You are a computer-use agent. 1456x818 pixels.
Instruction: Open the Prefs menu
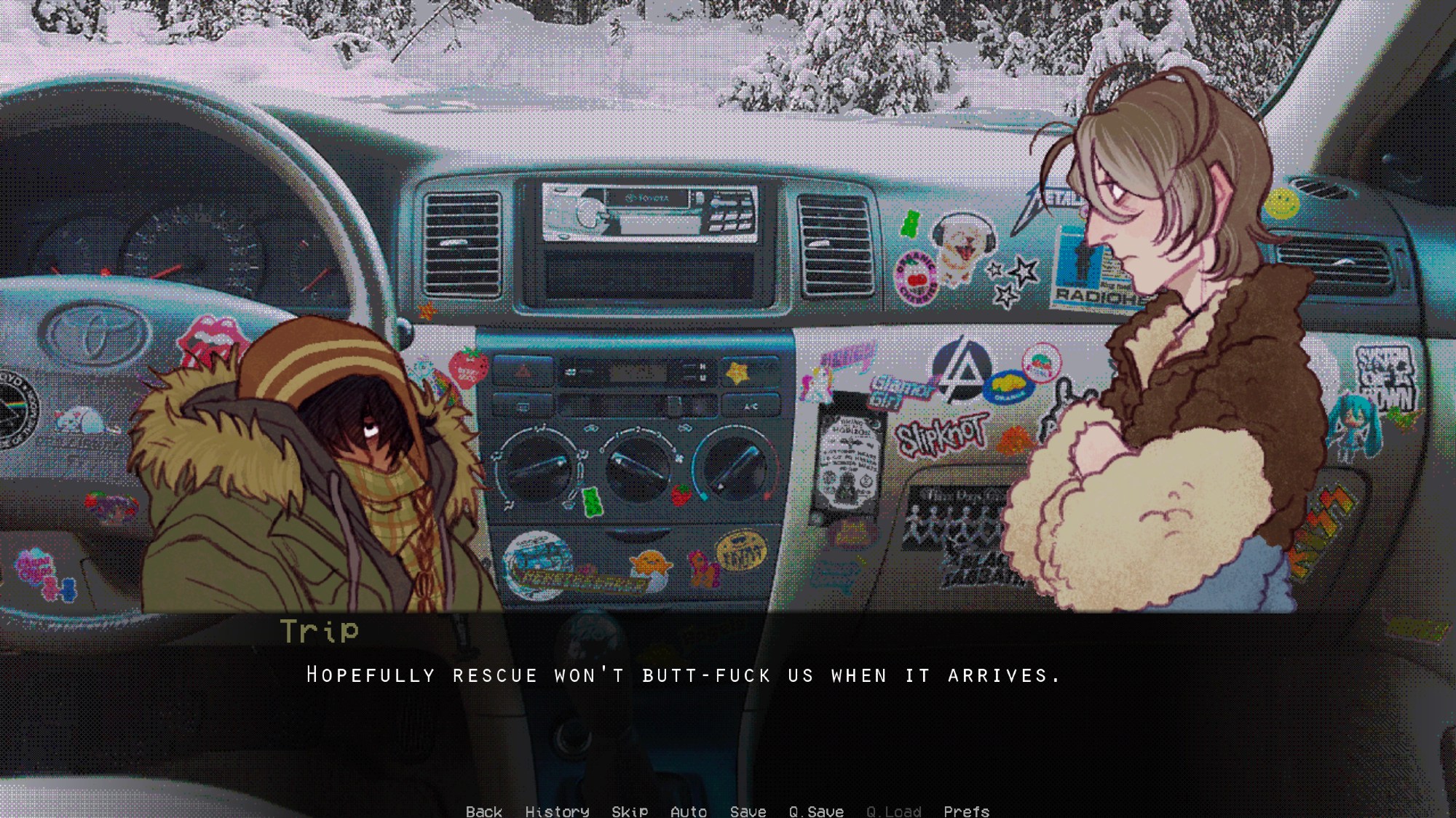966,810
